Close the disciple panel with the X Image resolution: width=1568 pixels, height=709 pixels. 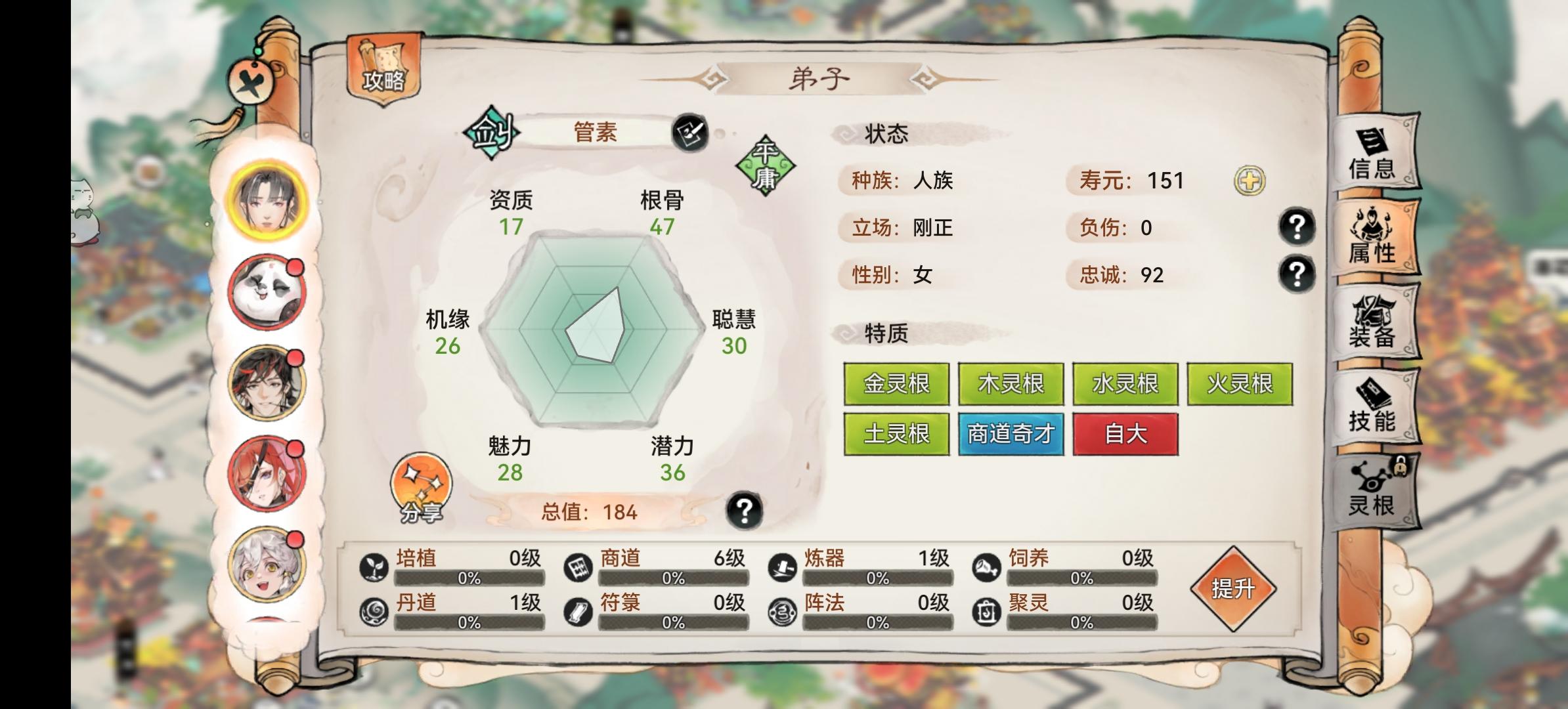coord(252,83)
